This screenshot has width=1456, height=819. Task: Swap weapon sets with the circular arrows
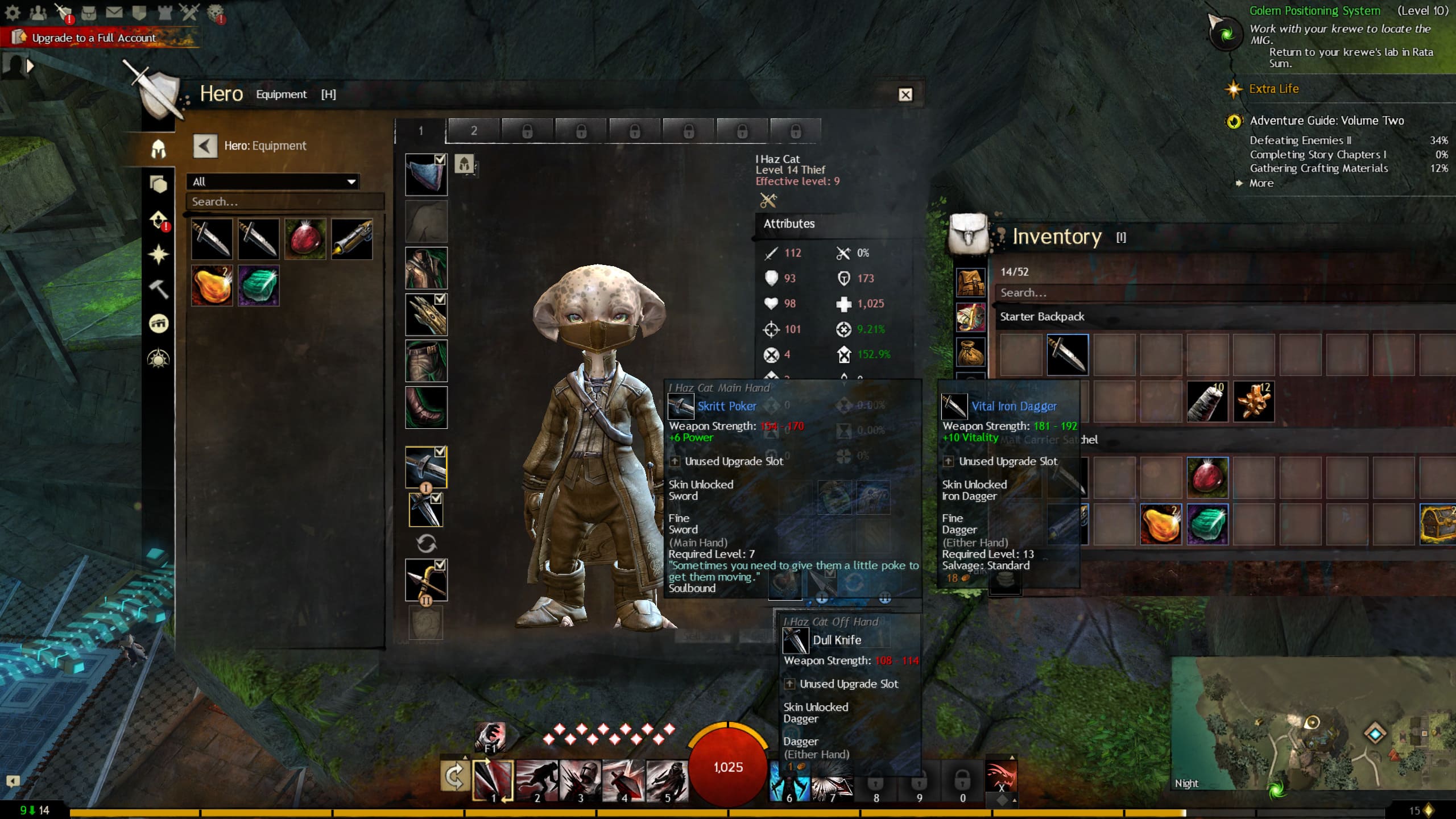click(426, 544)
